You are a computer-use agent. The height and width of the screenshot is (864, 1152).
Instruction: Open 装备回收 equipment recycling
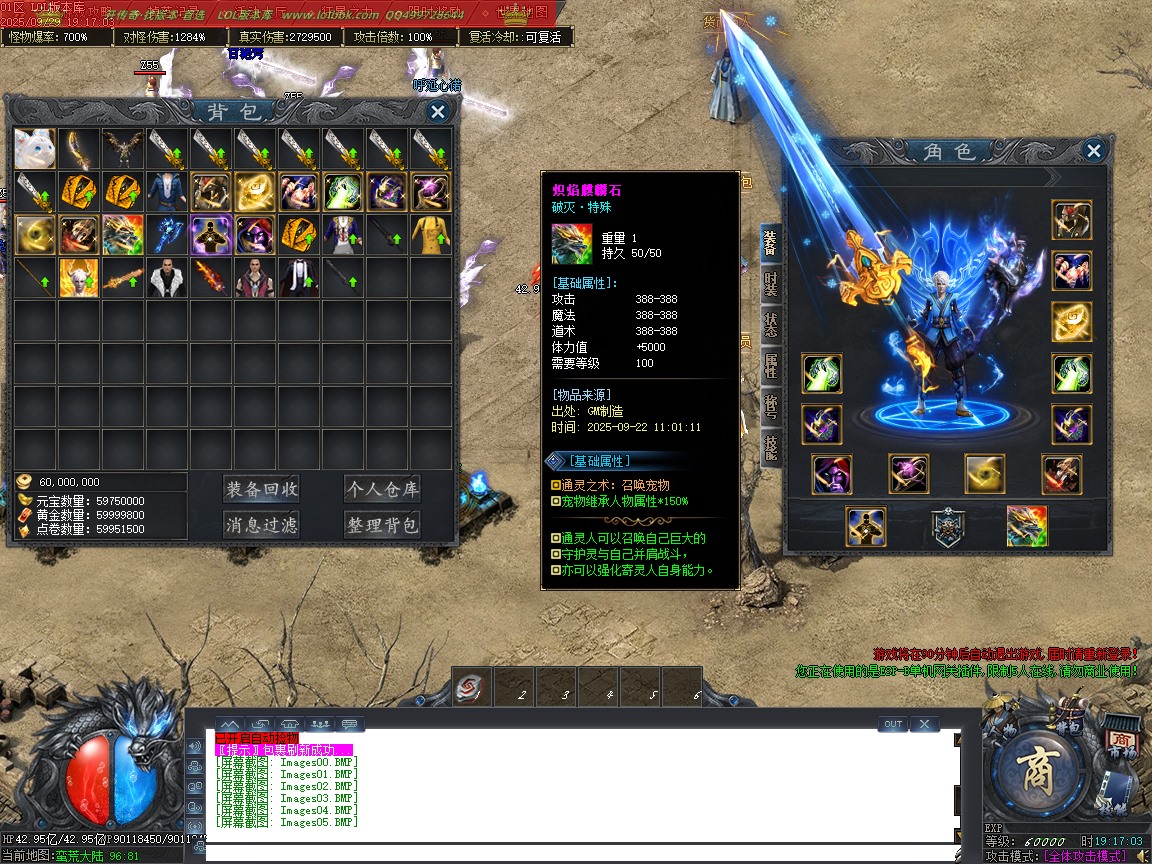[x=261, y=489]
